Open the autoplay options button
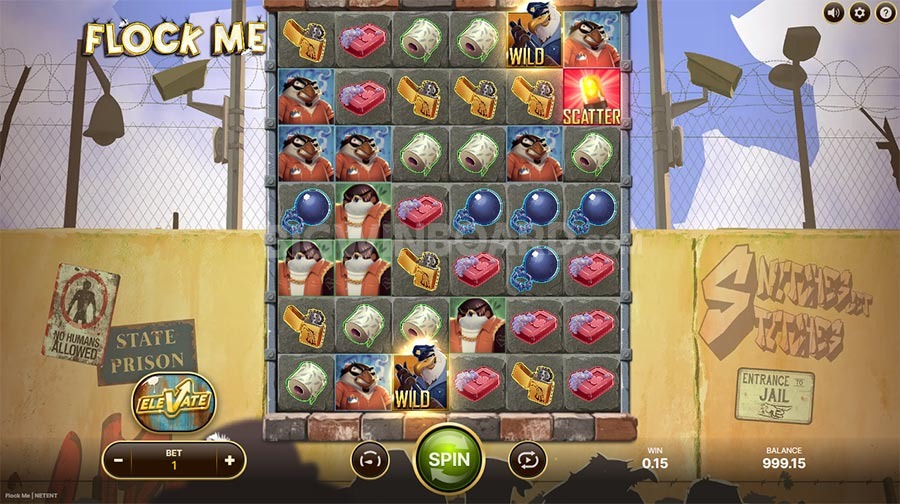The height and width of the screenshot is (504, 900). (527, 460)
